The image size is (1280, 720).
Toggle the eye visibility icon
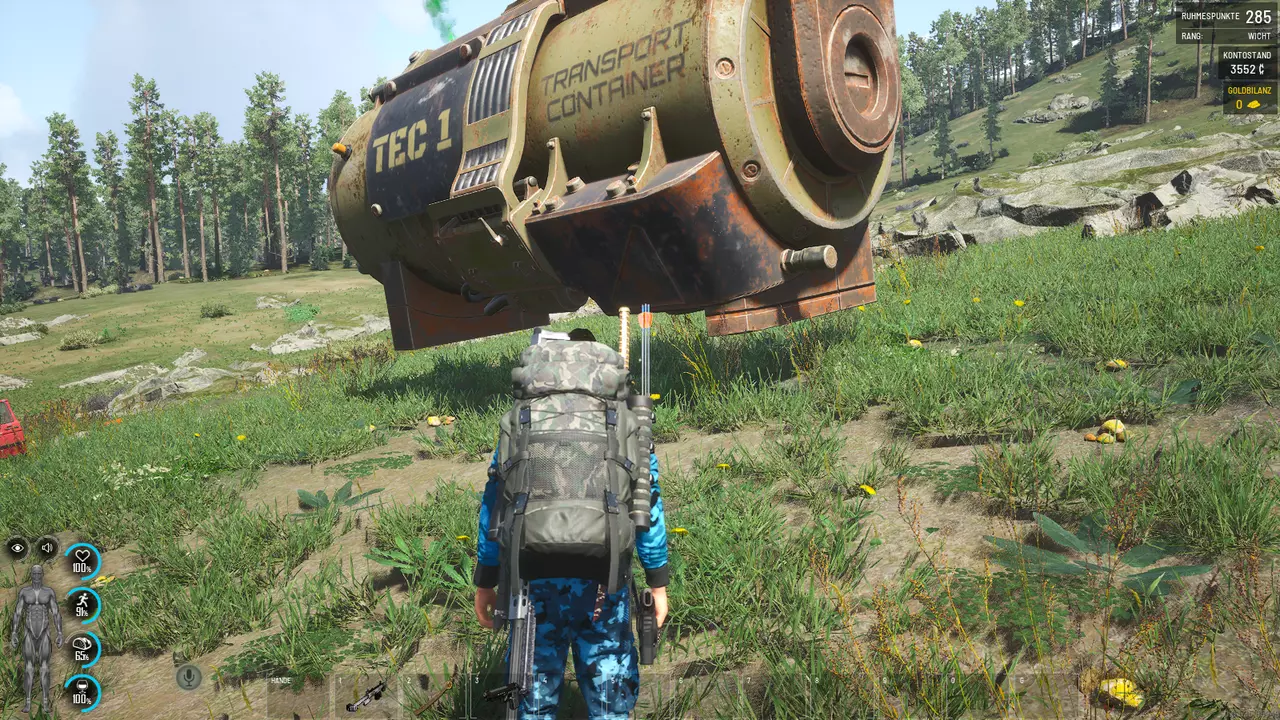[17, 547]
